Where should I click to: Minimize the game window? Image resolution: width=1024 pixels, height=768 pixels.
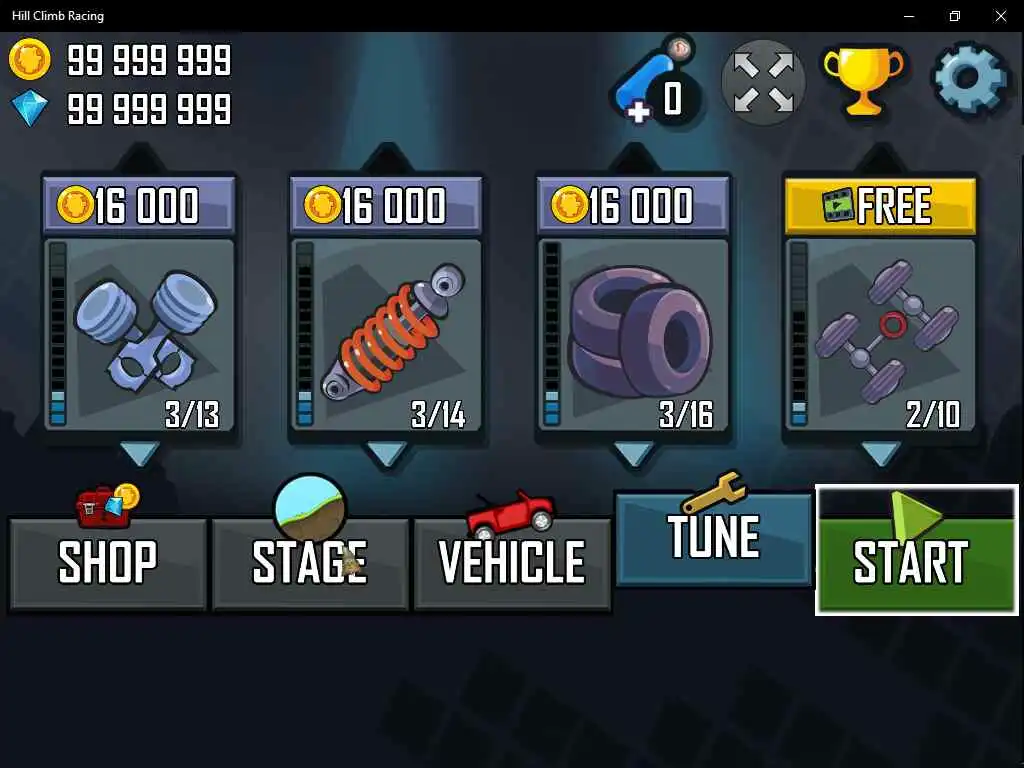click(909, 16)
